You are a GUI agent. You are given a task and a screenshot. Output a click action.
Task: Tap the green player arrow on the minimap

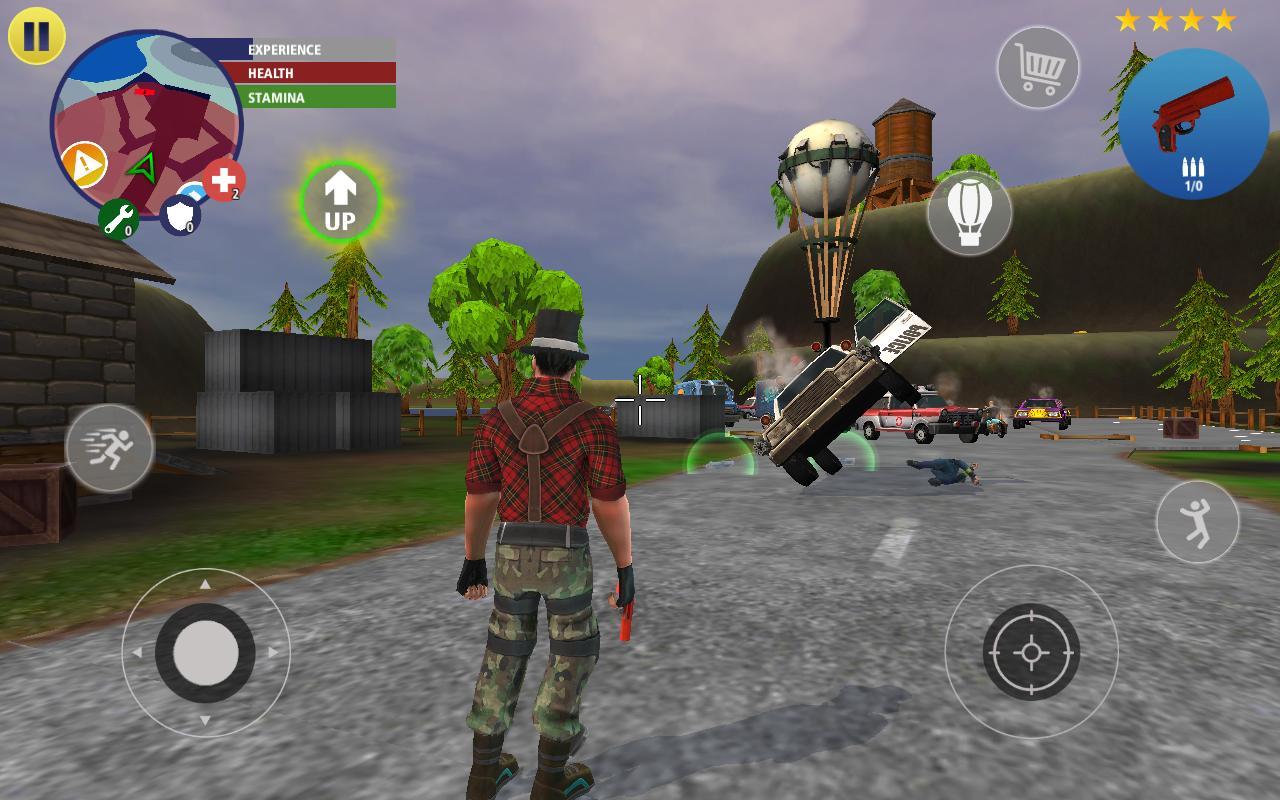pyautogui.click(x=141, y=166)
